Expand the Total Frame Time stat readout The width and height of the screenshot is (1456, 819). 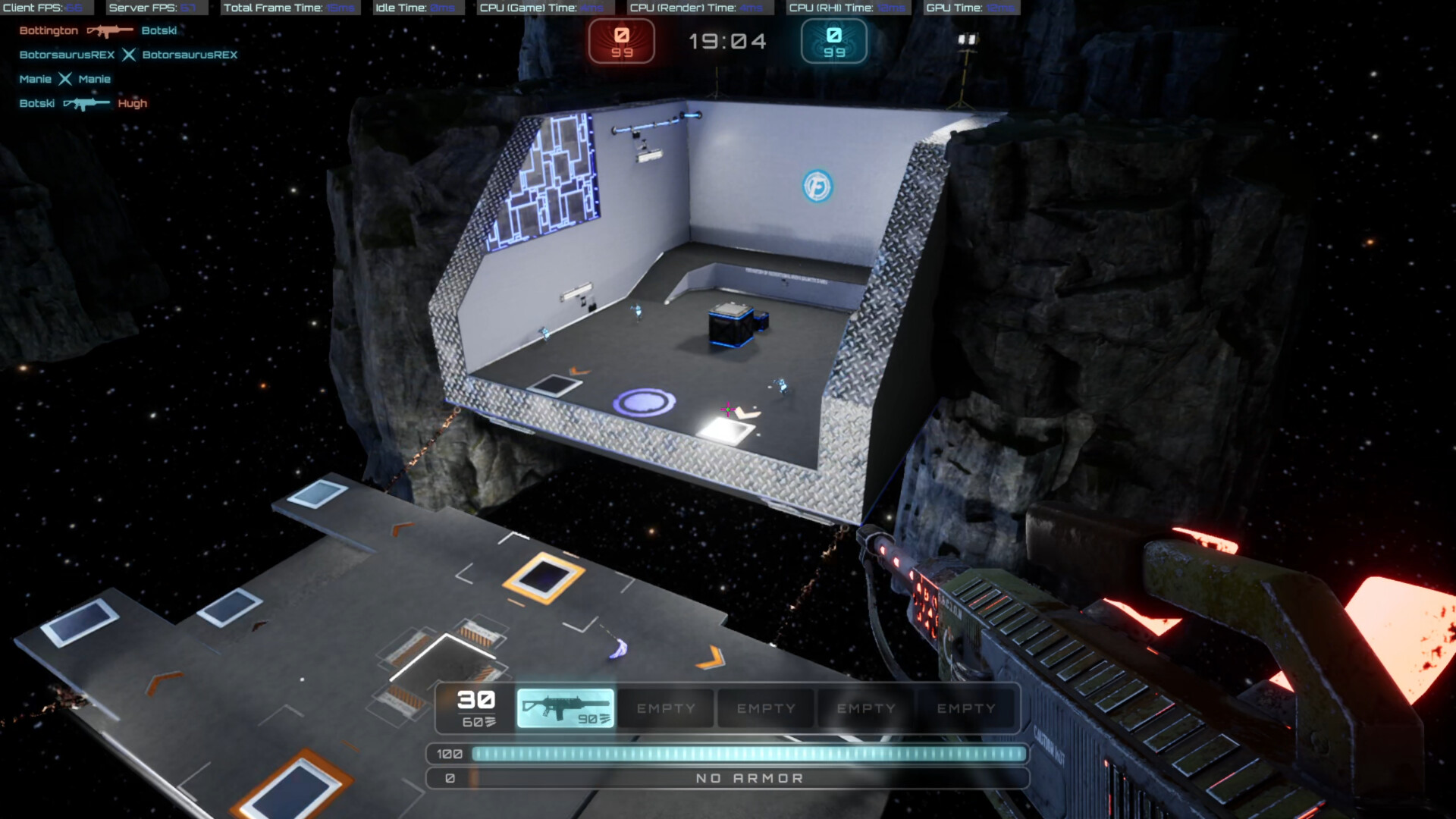pyautogui.click(x=290, y=8)
